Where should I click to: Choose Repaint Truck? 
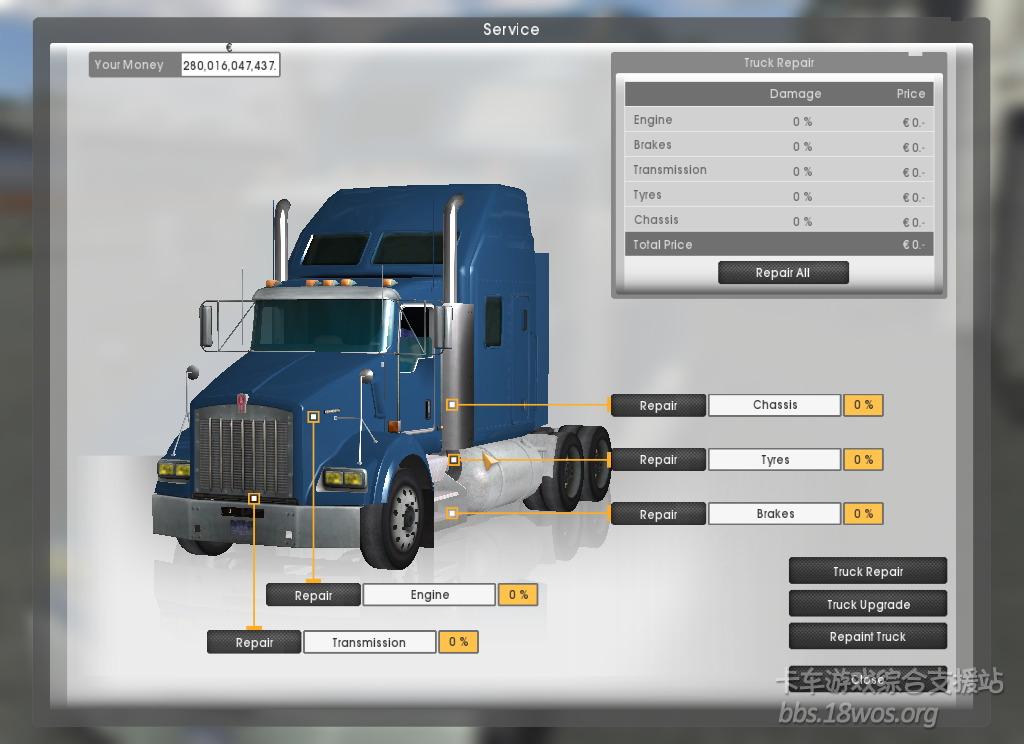click(867, 637)
